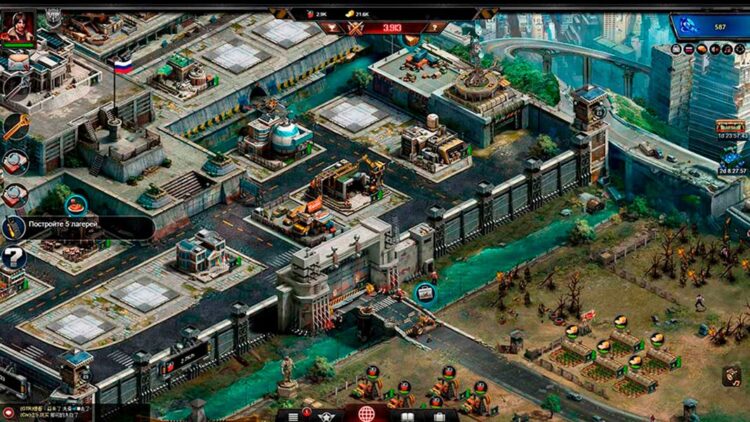This screenshot has height=422, width=750.
Task: Click the wrench build icon
Action: coord(15,127)
